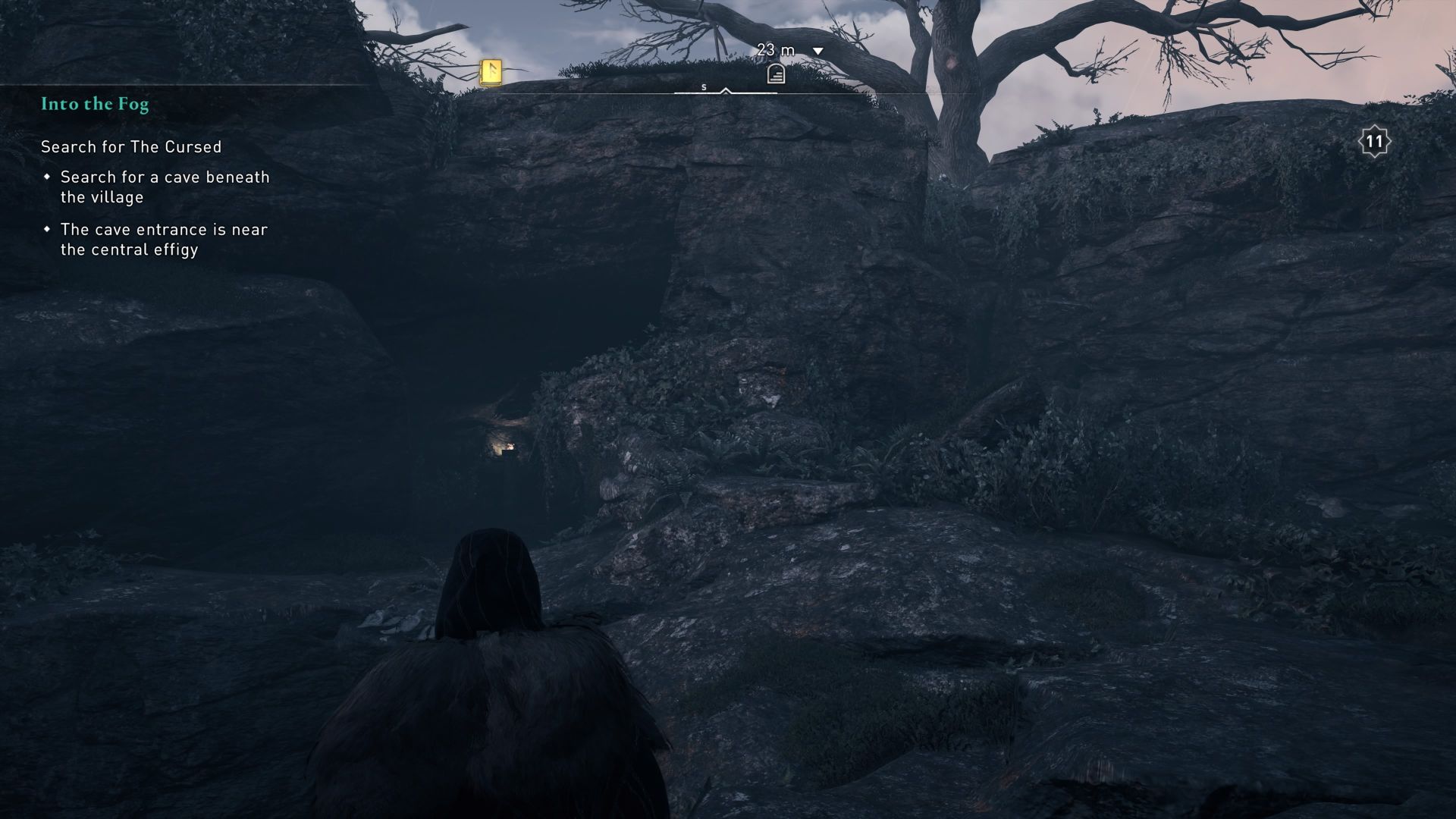Click the power level 11 badge
This screenshot has width=1456, height=819.
pyautogui.click(x=1374, y=140)
